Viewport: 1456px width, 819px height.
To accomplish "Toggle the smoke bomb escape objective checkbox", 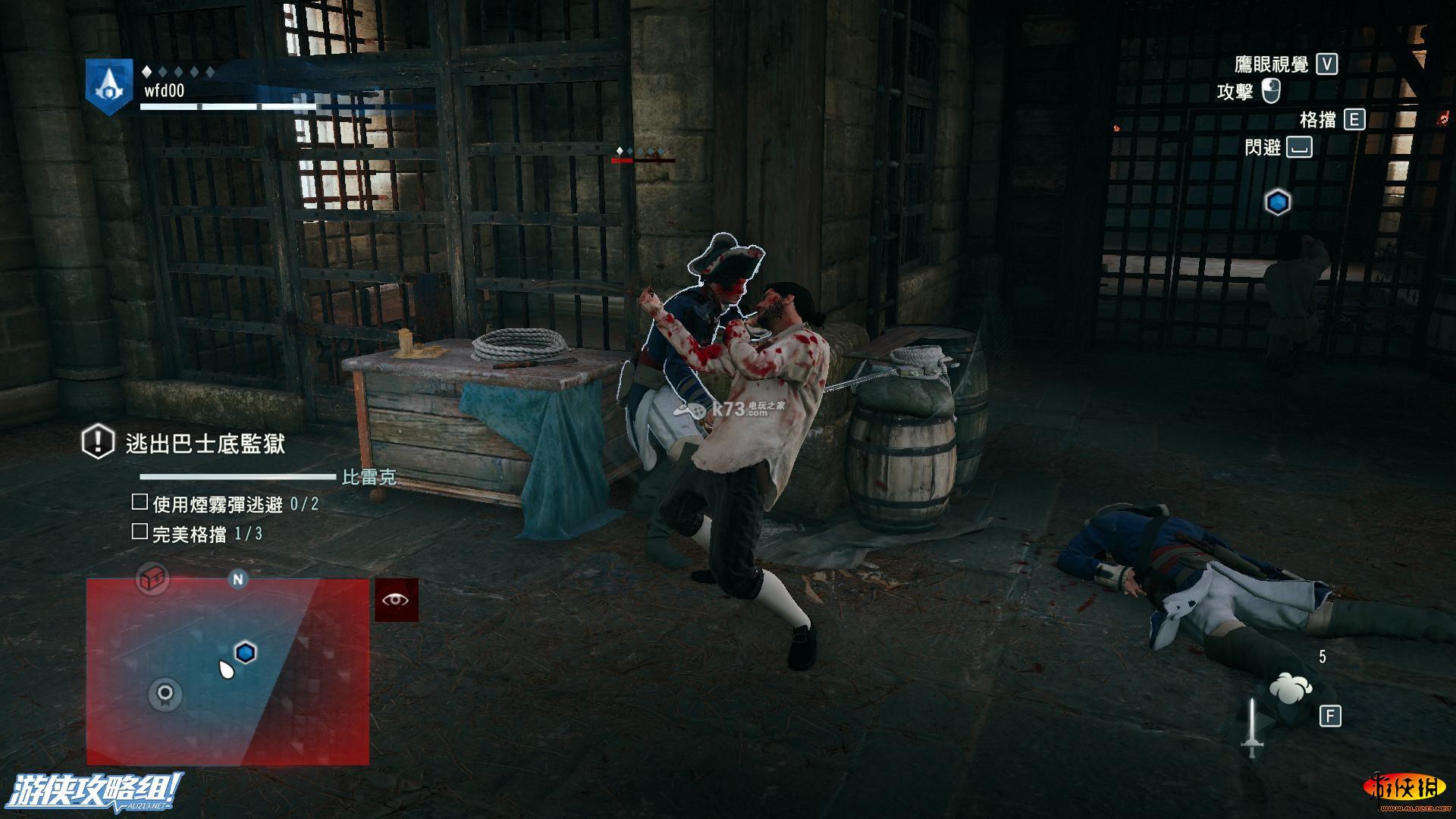I will click(x=140, y=502).
